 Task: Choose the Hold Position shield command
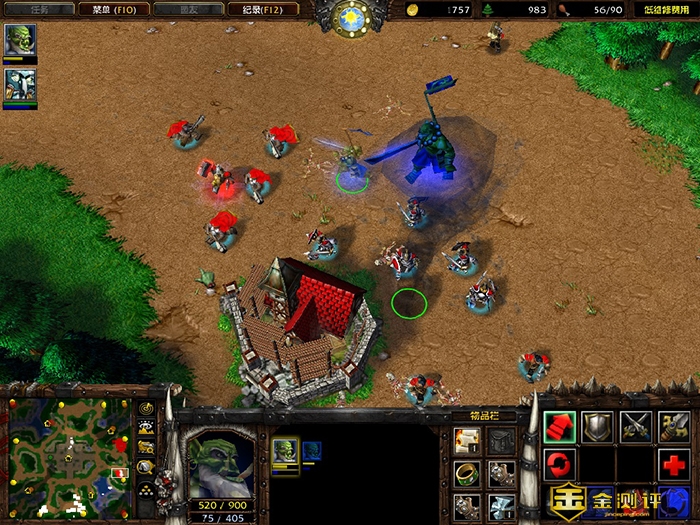[598, 426]
